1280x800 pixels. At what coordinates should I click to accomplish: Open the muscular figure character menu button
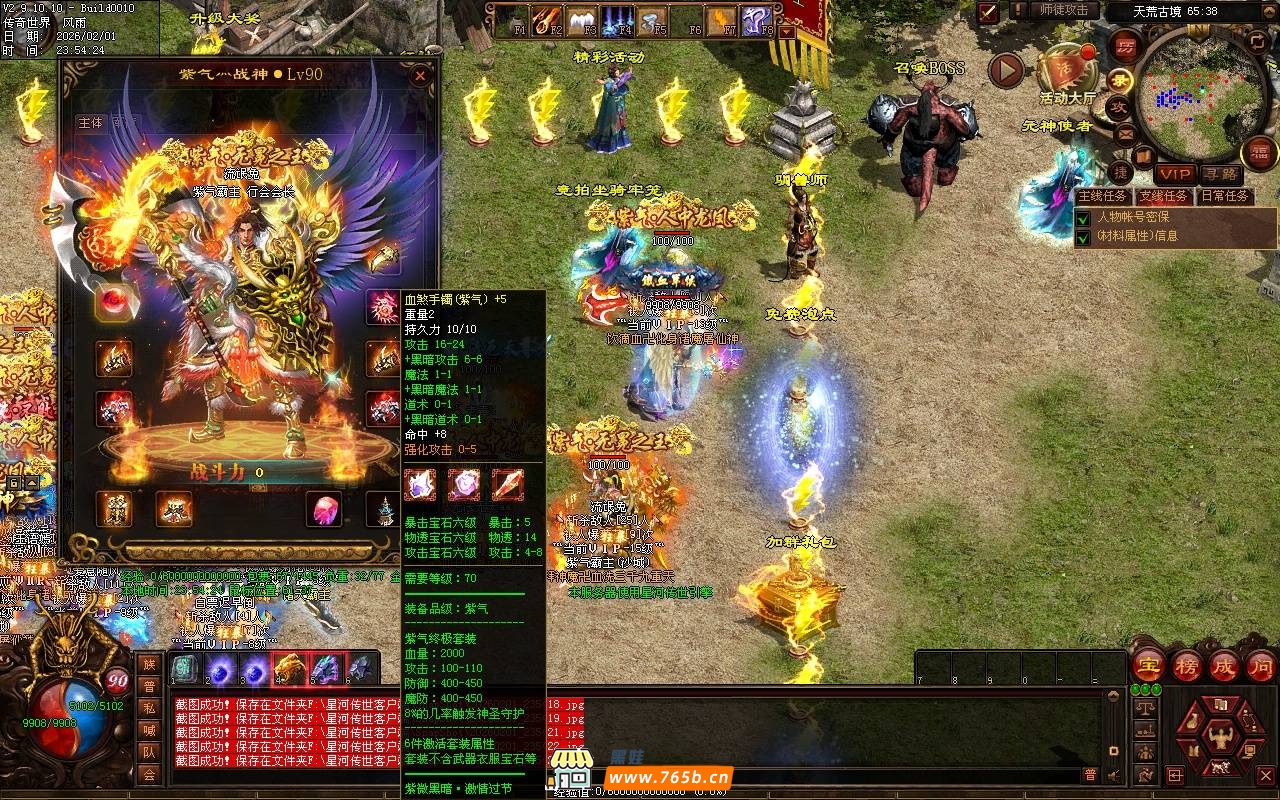(1221, 738)
